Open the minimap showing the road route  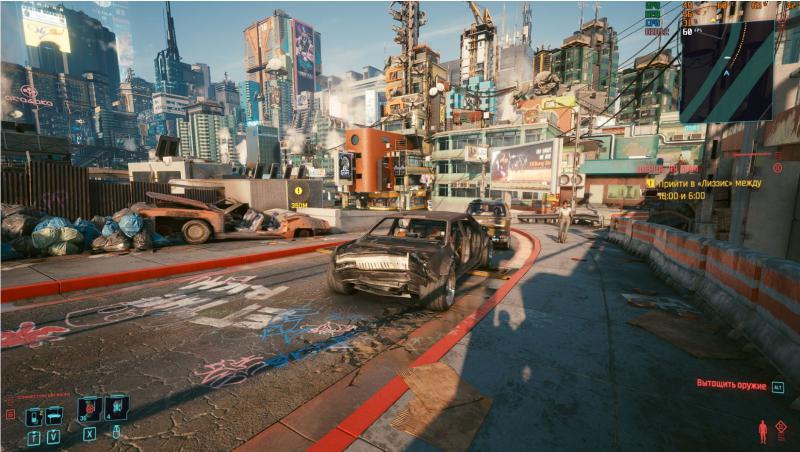pos(726,70)
